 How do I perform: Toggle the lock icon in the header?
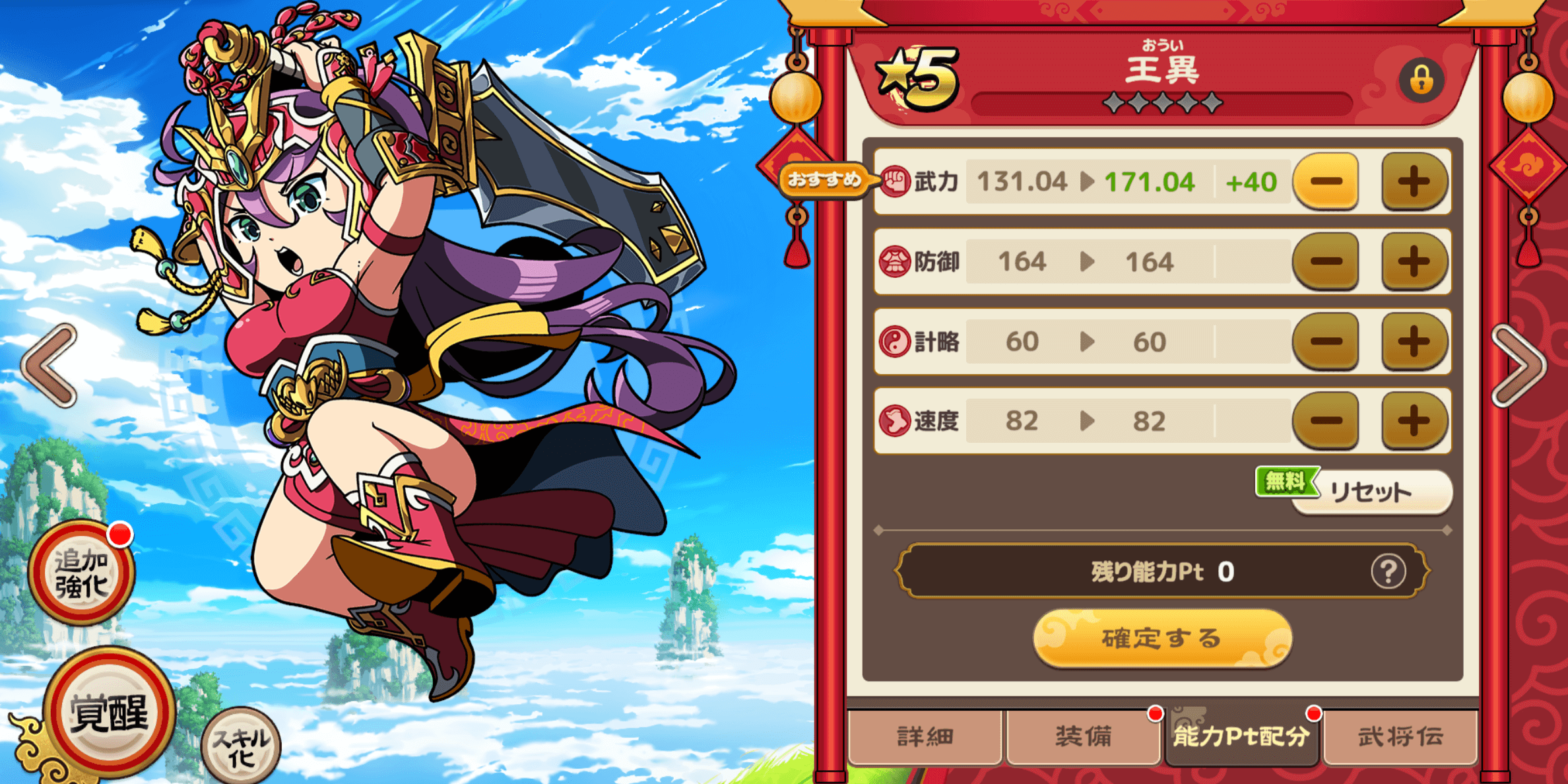1422,79
